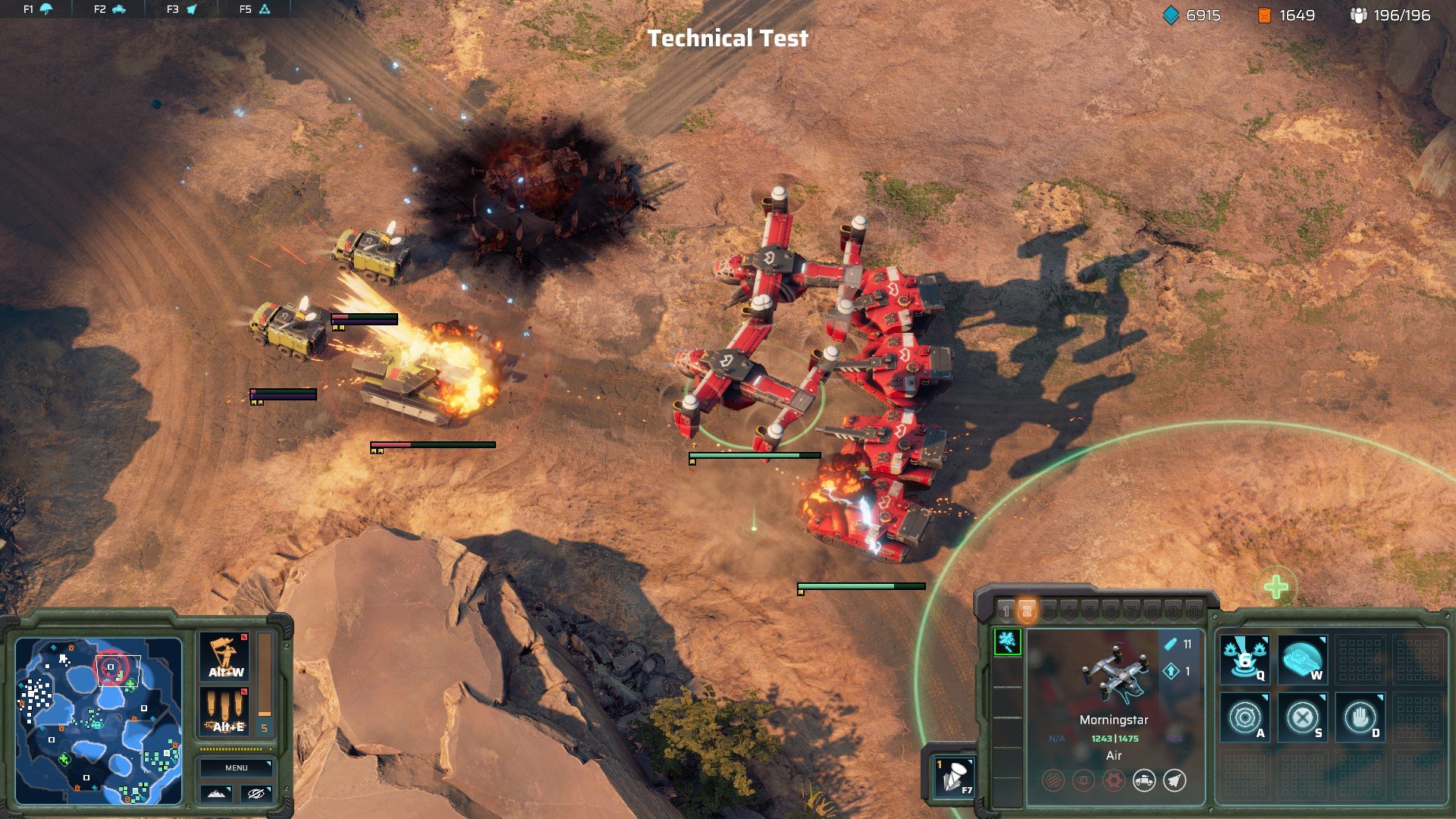Use the W tank dome ability
This screenshot has height=819, width=1456.
1302,658
